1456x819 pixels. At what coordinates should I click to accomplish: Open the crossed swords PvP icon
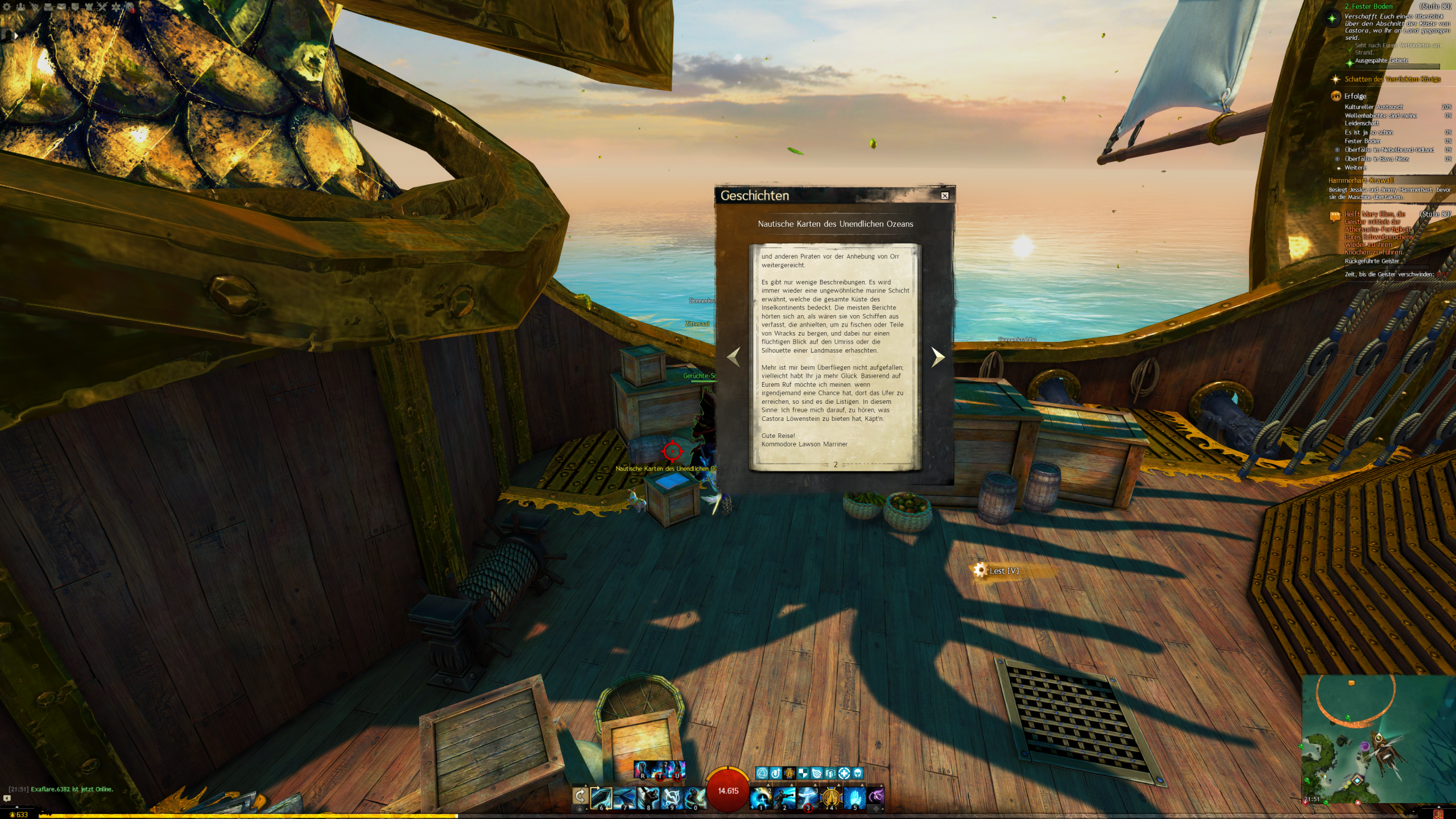tap(102, 7)
